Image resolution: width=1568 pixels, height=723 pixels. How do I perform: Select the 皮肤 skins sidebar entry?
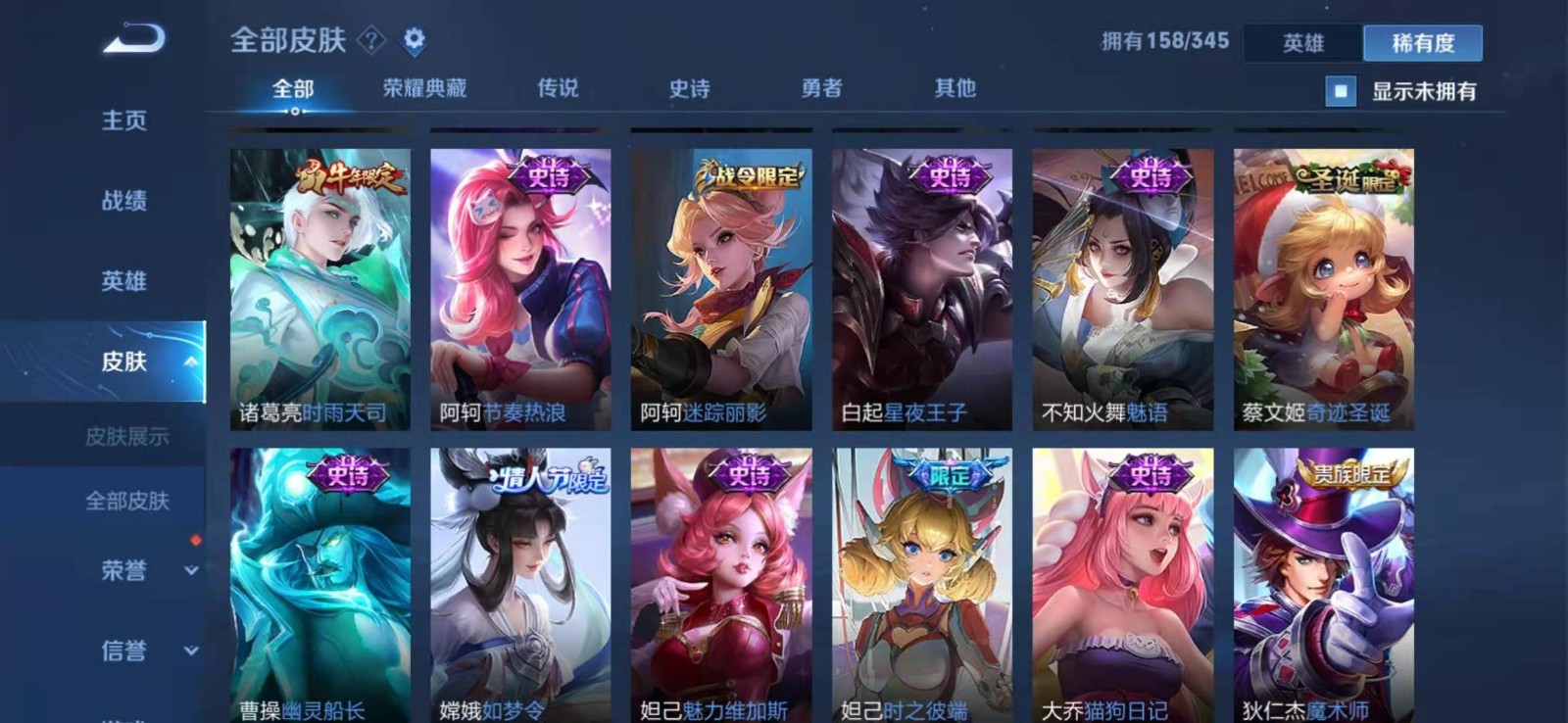(x=123, y=361)
